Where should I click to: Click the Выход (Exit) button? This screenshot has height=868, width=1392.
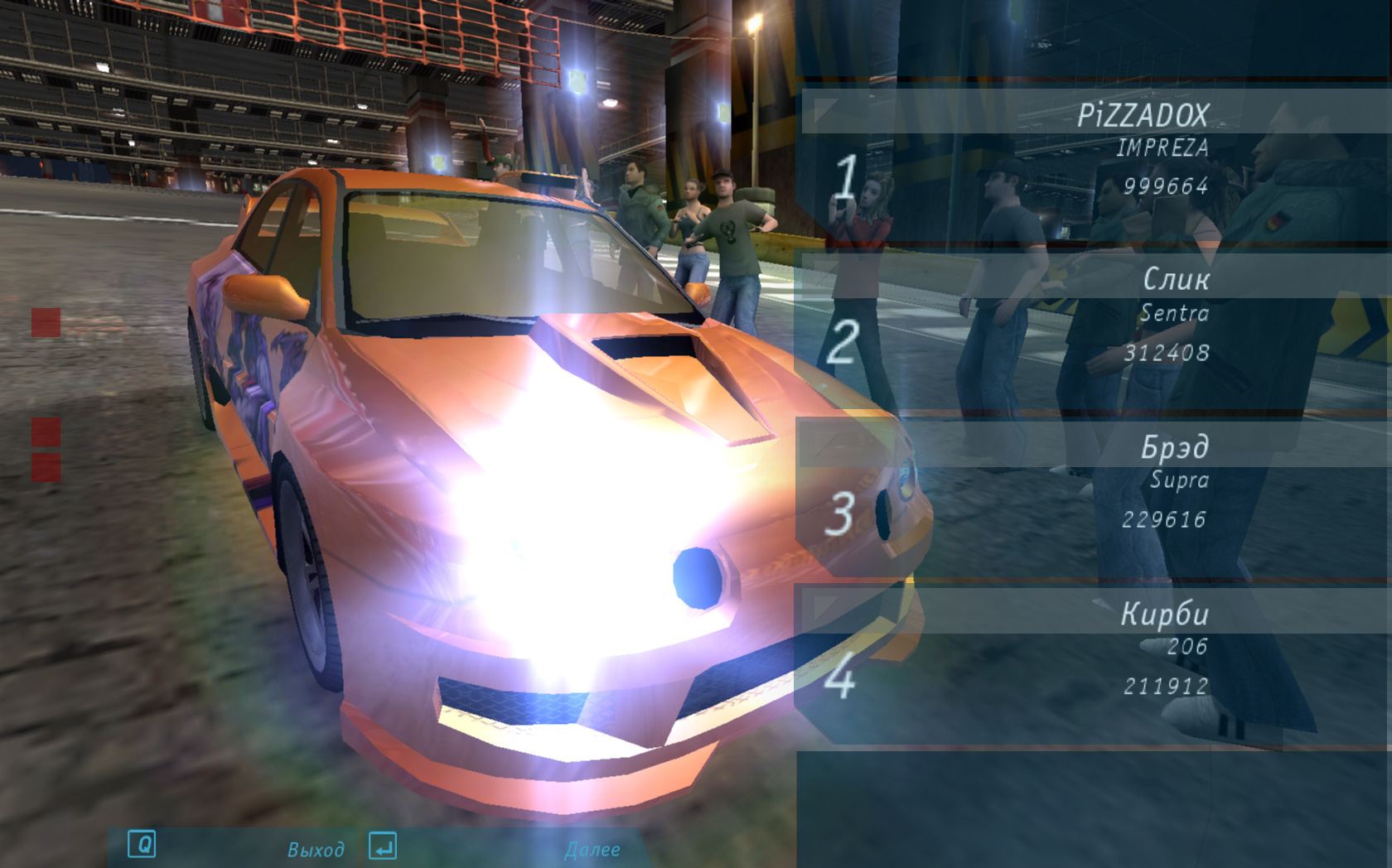(315, 849)
